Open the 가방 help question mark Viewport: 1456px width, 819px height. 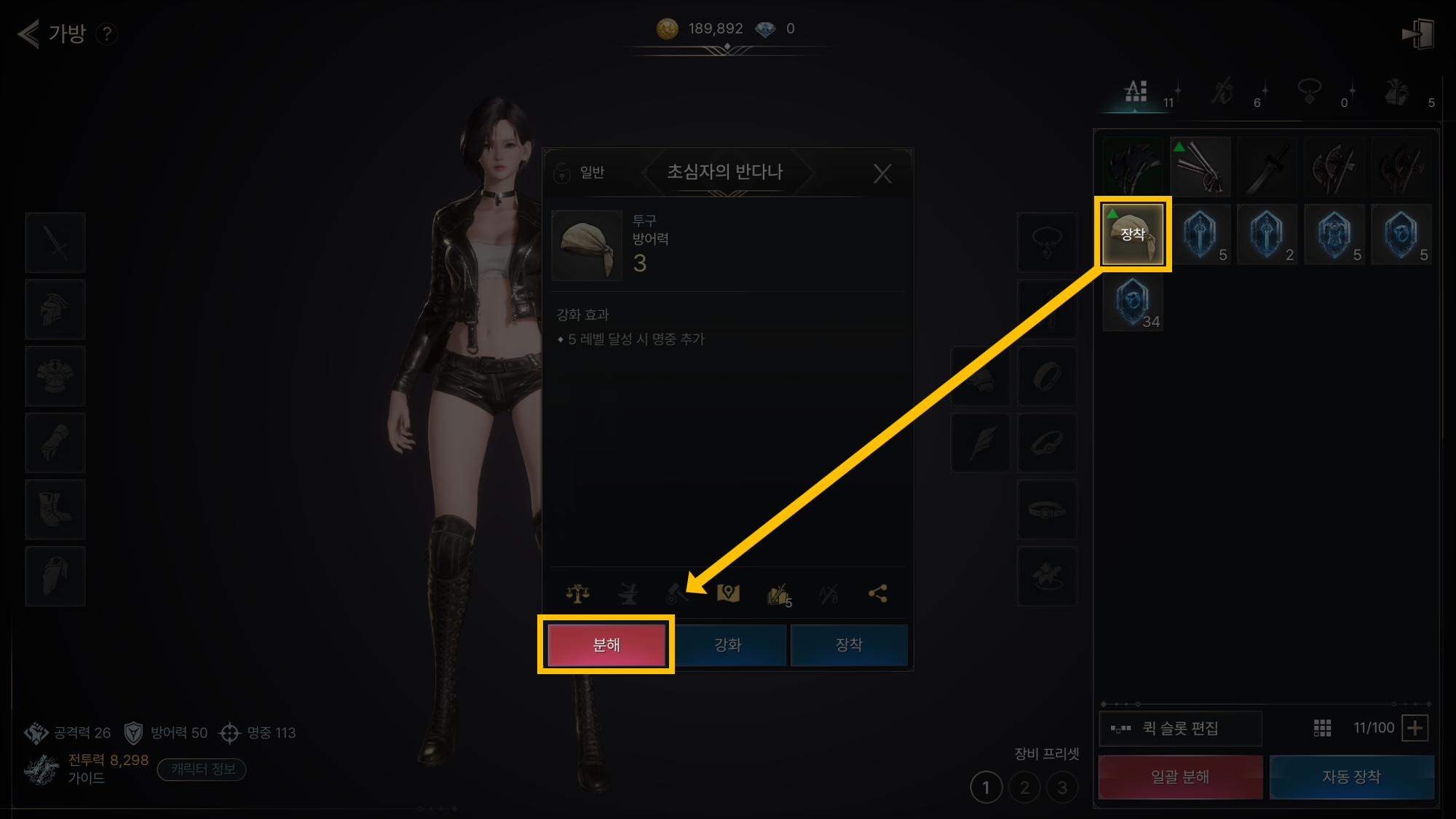[107, 33]
